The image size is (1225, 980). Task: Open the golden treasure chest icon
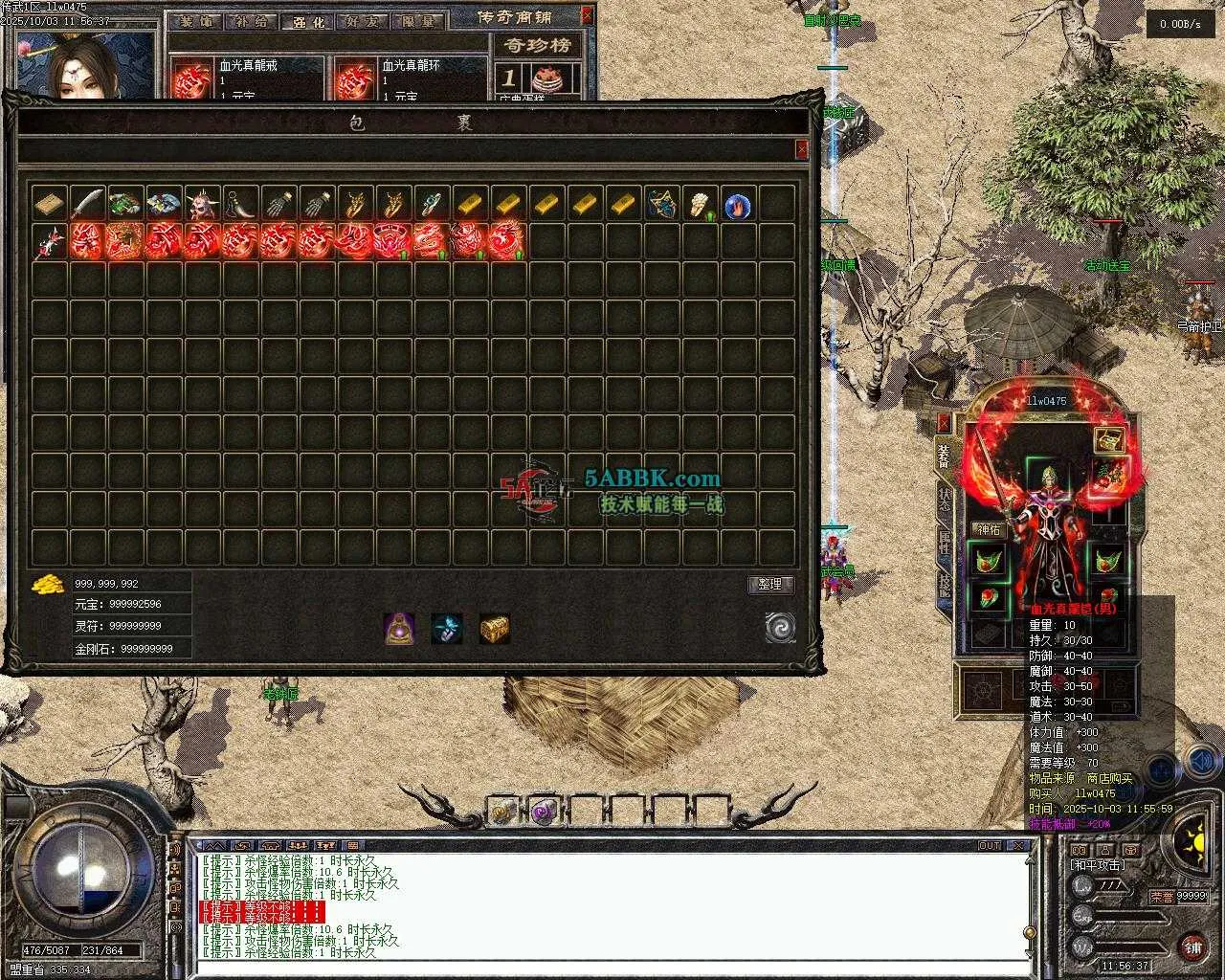point(494,628)
